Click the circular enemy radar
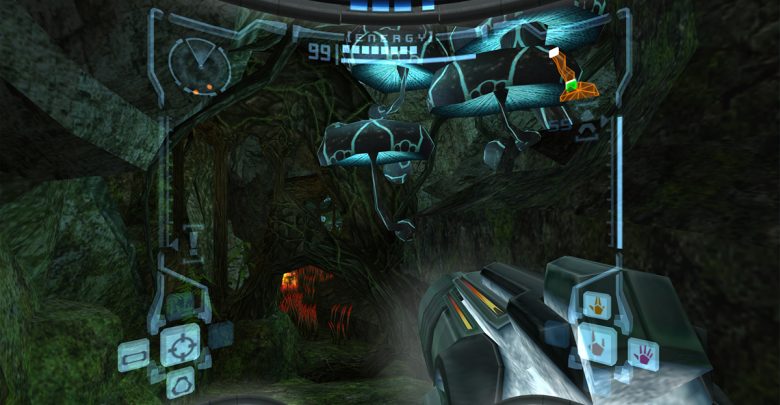This screenshot has width=780, height=405. 199,66
